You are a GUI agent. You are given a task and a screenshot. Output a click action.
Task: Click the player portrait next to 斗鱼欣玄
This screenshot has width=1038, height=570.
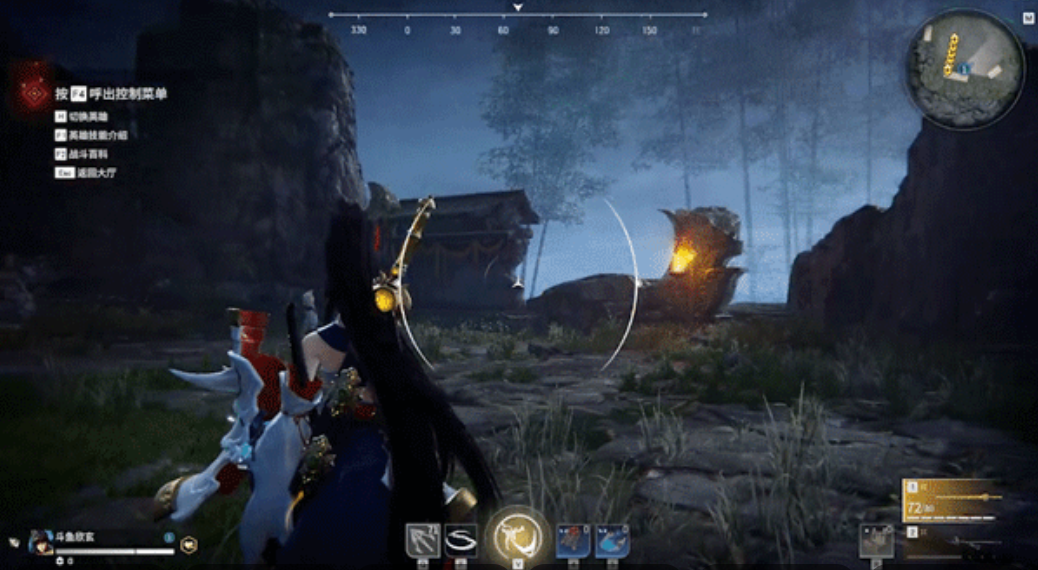point(41,541)
